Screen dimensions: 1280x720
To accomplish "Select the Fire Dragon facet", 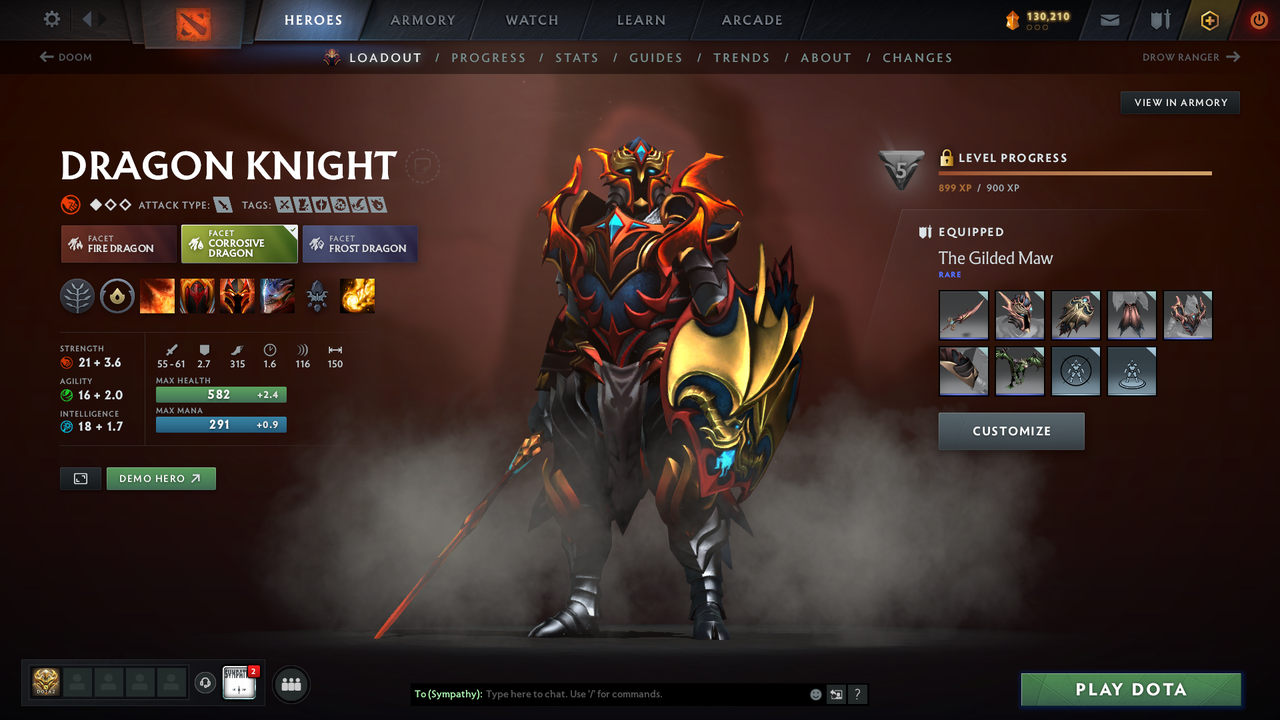I will (118, 244).
